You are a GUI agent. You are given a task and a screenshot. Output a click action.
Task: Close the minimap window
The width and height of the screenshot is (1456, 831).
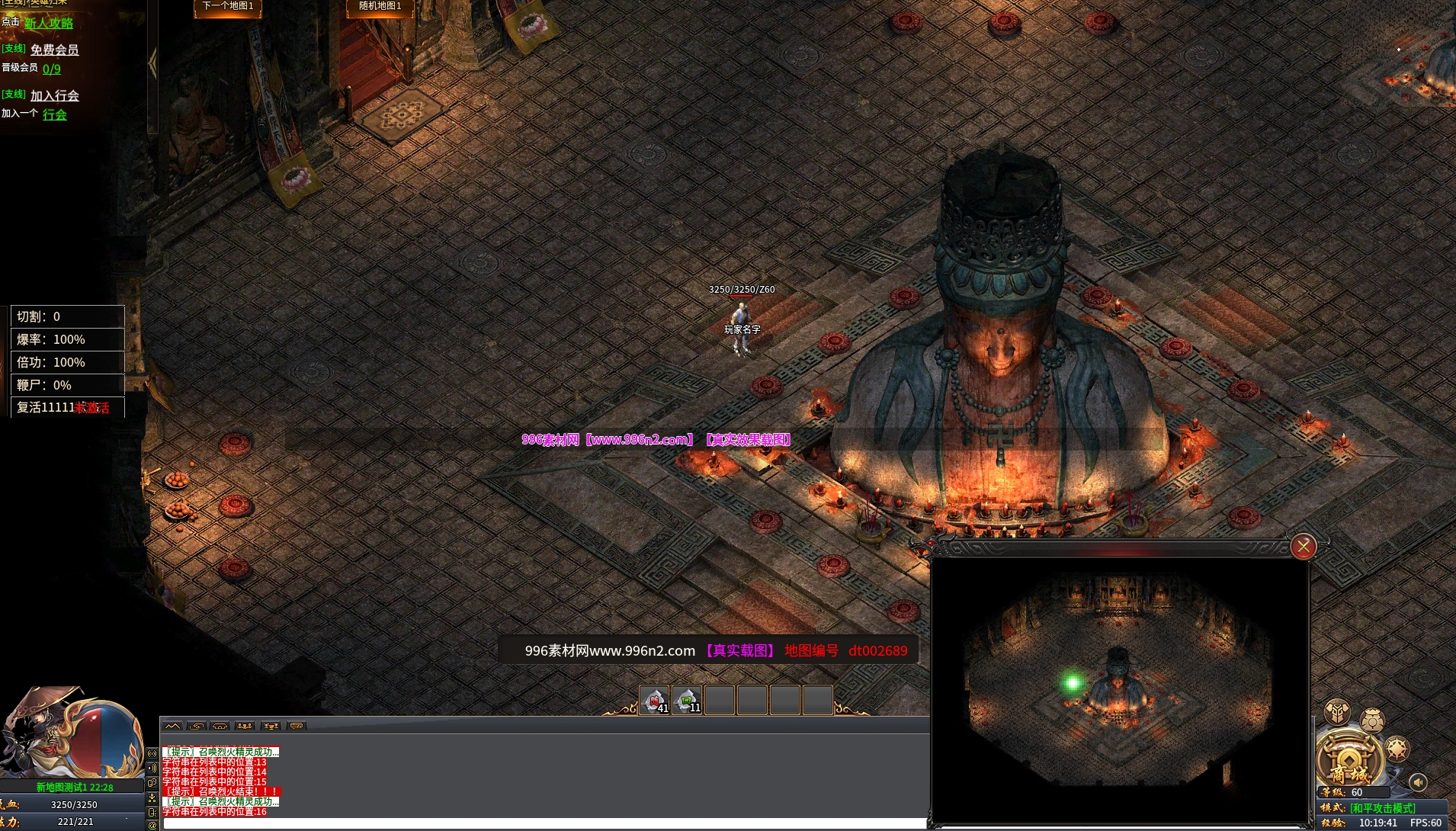[x=1303, y=547]
